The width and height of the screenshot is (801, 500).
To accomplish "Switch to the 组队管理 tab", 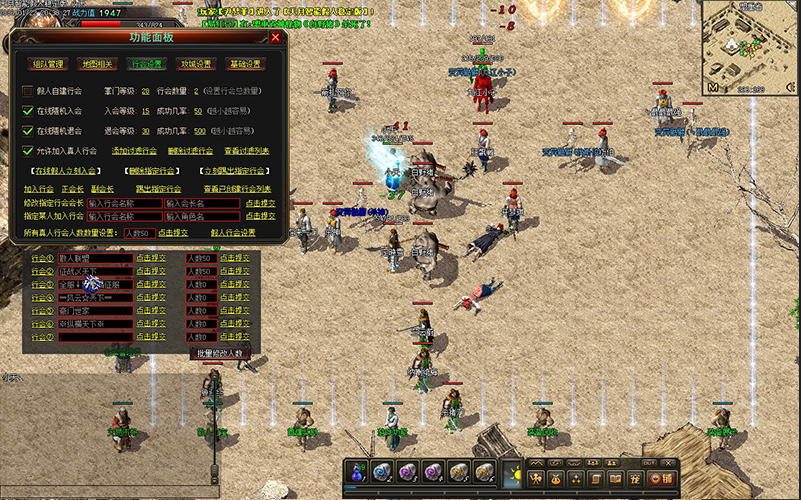I will click(47, 64).
